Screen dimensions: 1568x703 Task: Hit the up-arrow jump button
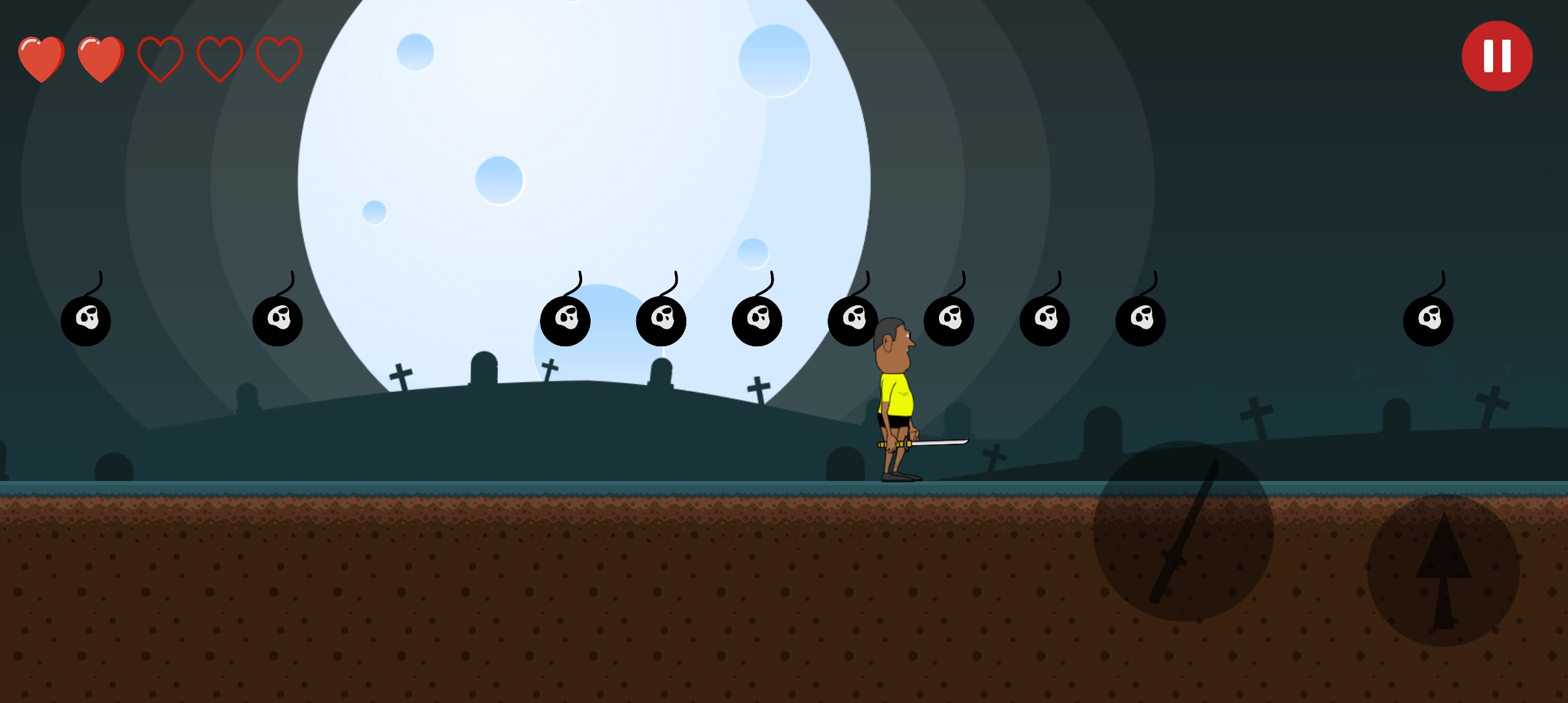(1443, 570)
